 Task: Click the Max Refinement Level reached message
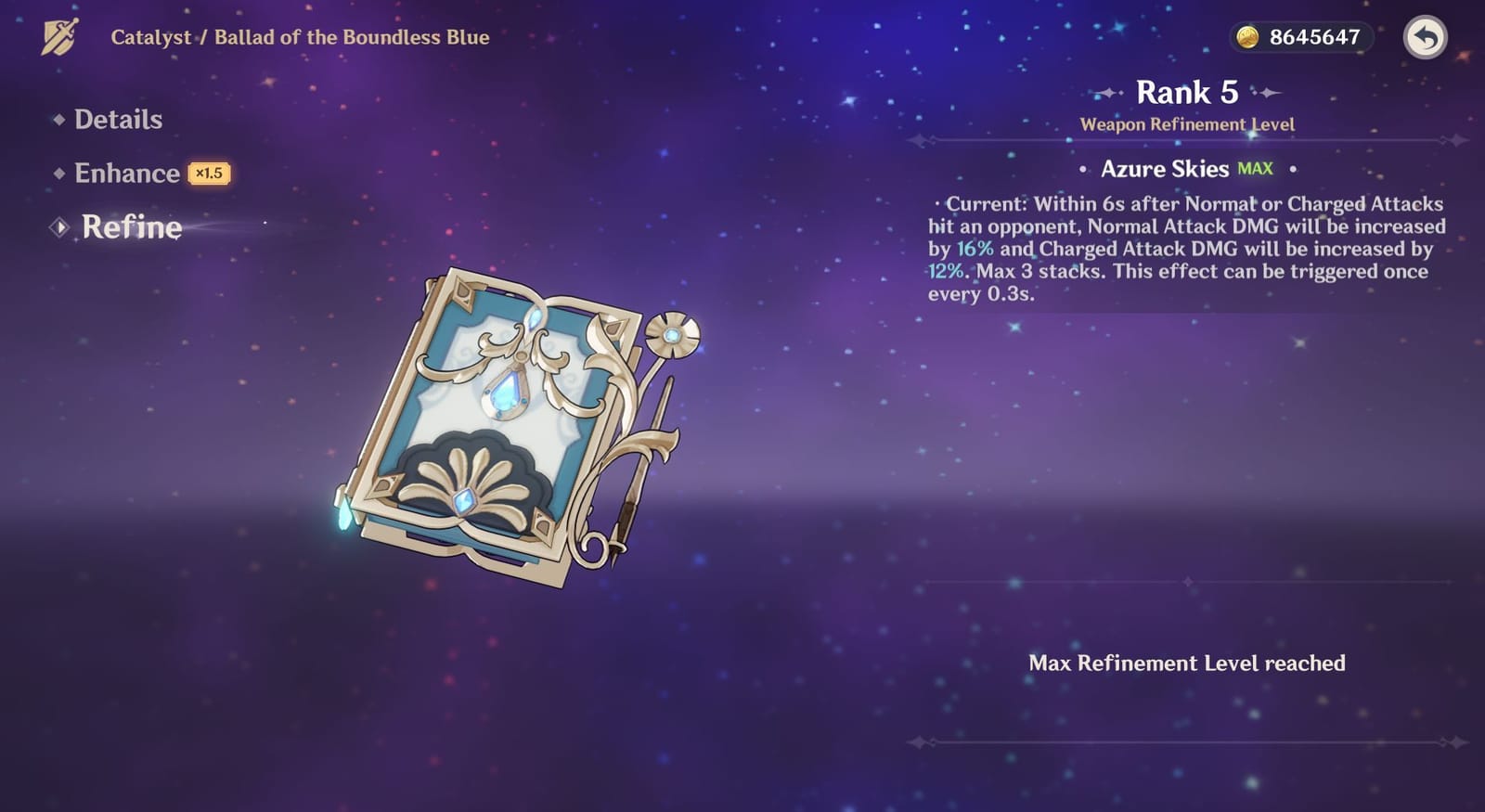click(1188, 664)
